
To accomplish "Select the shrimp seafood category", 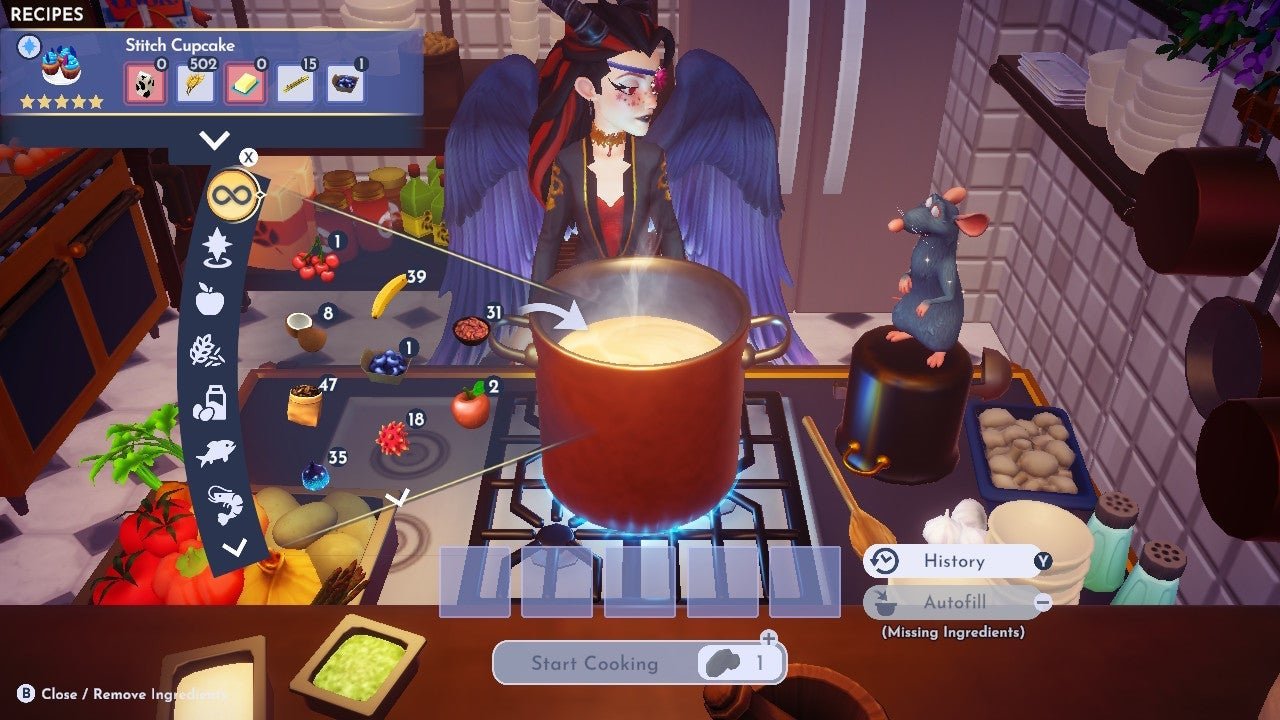I will pyautogui.click(x=224, y=503).
